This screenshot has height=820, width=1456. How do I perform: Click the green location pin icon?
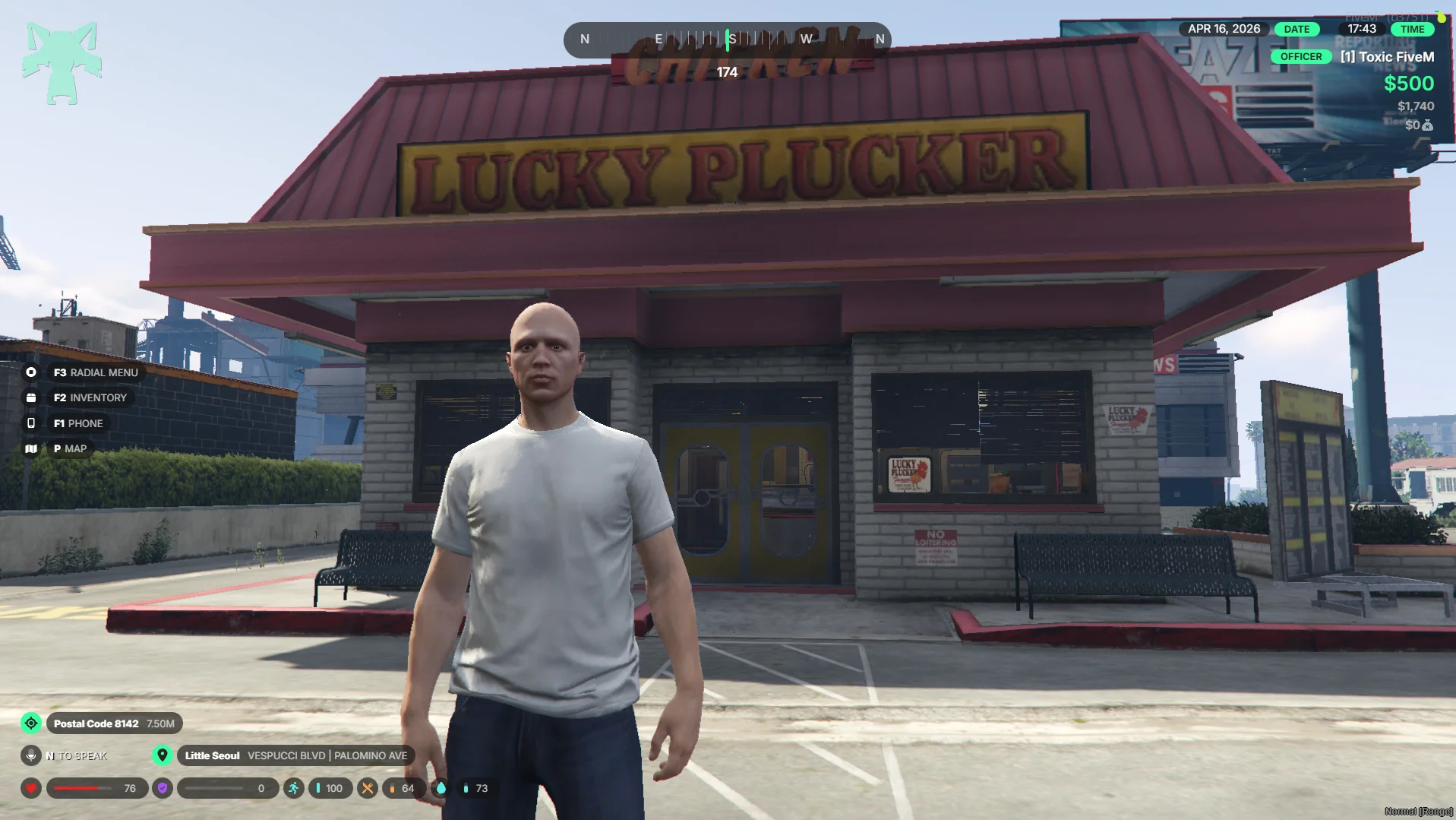pos(162,755)
